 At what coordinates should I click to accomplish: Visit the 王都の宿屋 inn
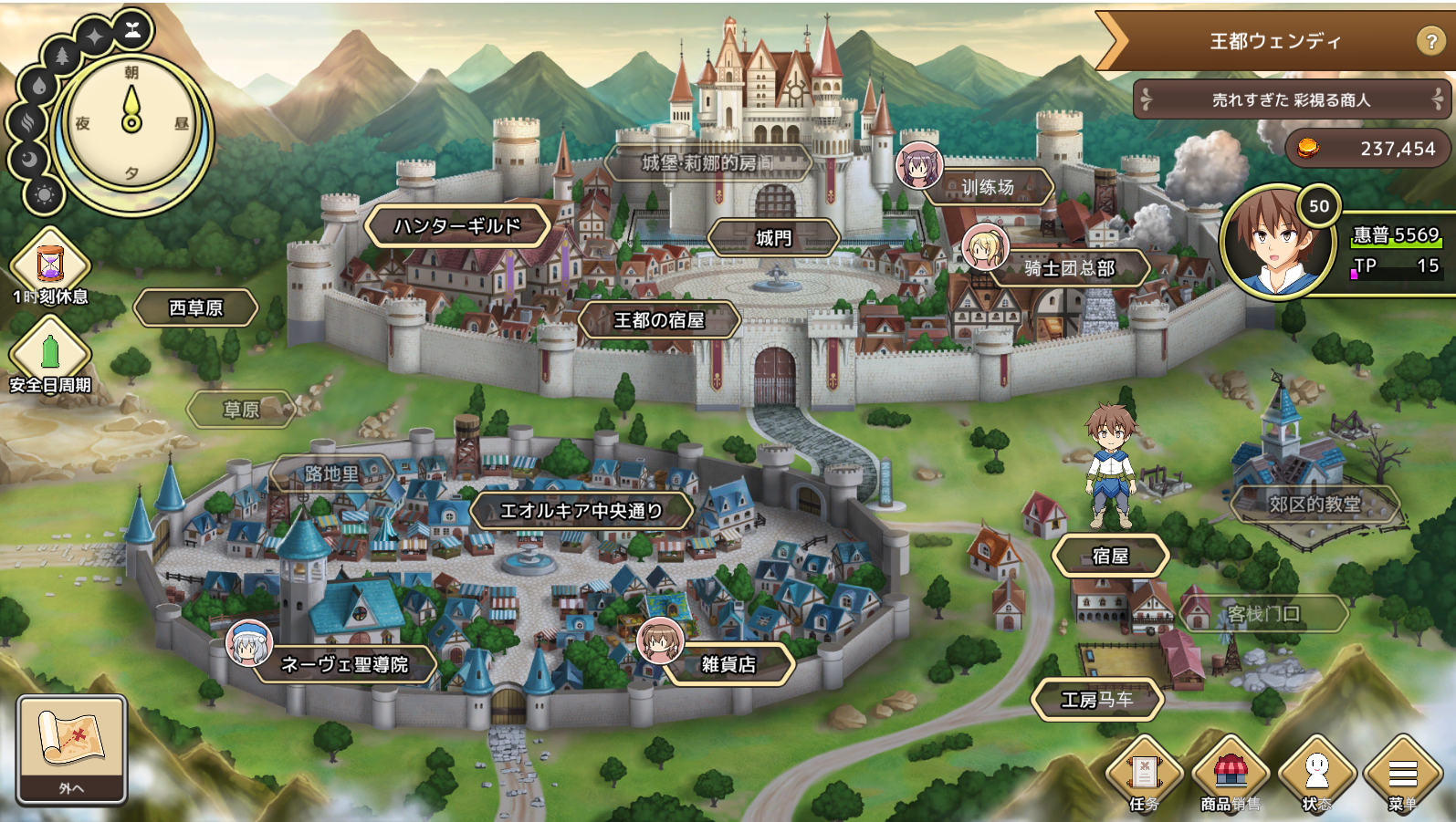pyautogui.click(x=659, y=320)
